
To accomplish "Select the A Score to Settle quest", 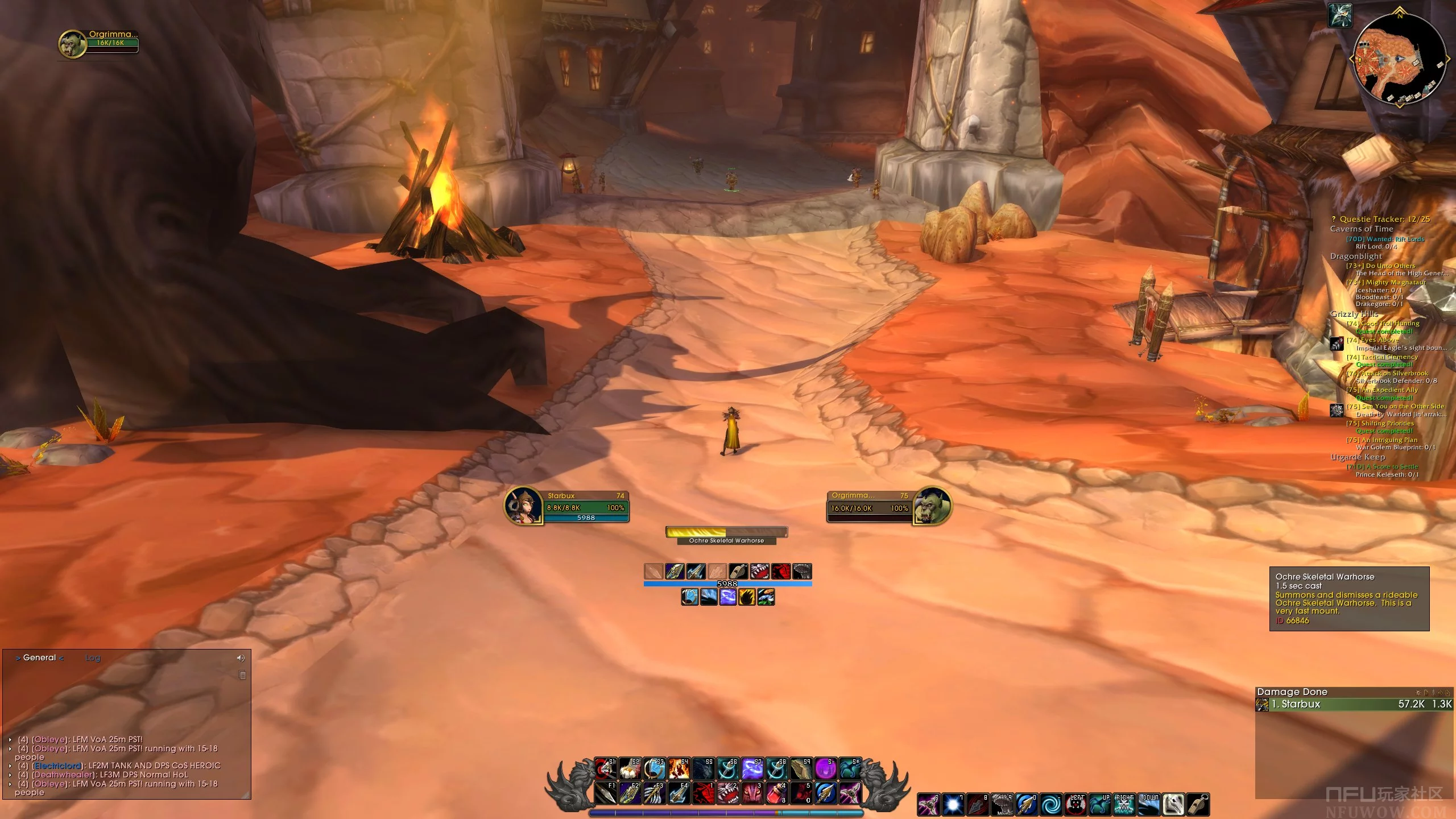I will [x=1382, y=466].
